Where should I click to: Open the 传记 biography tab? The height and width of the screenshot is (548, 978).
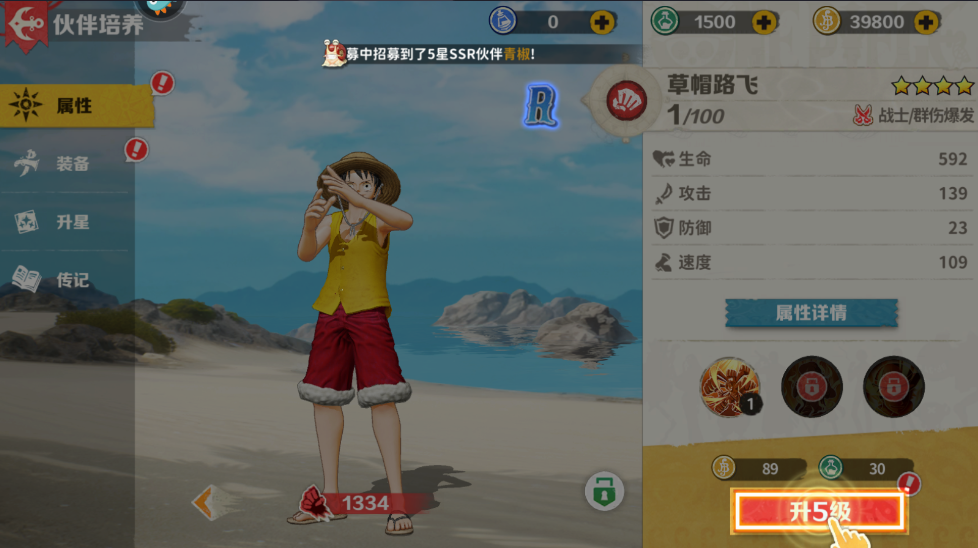70,280
